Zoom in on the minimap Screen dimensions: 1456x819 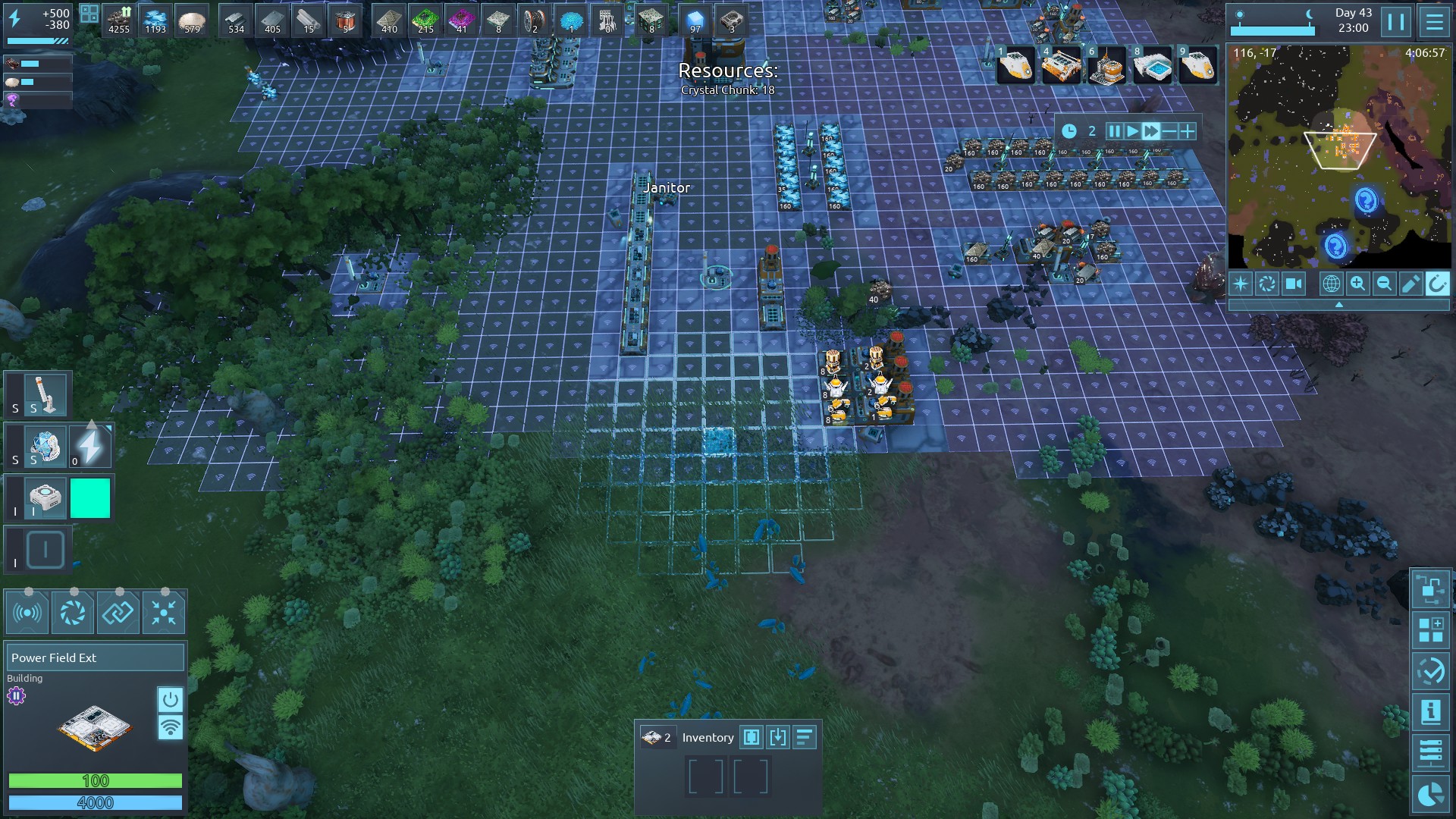pos(1357,284)
